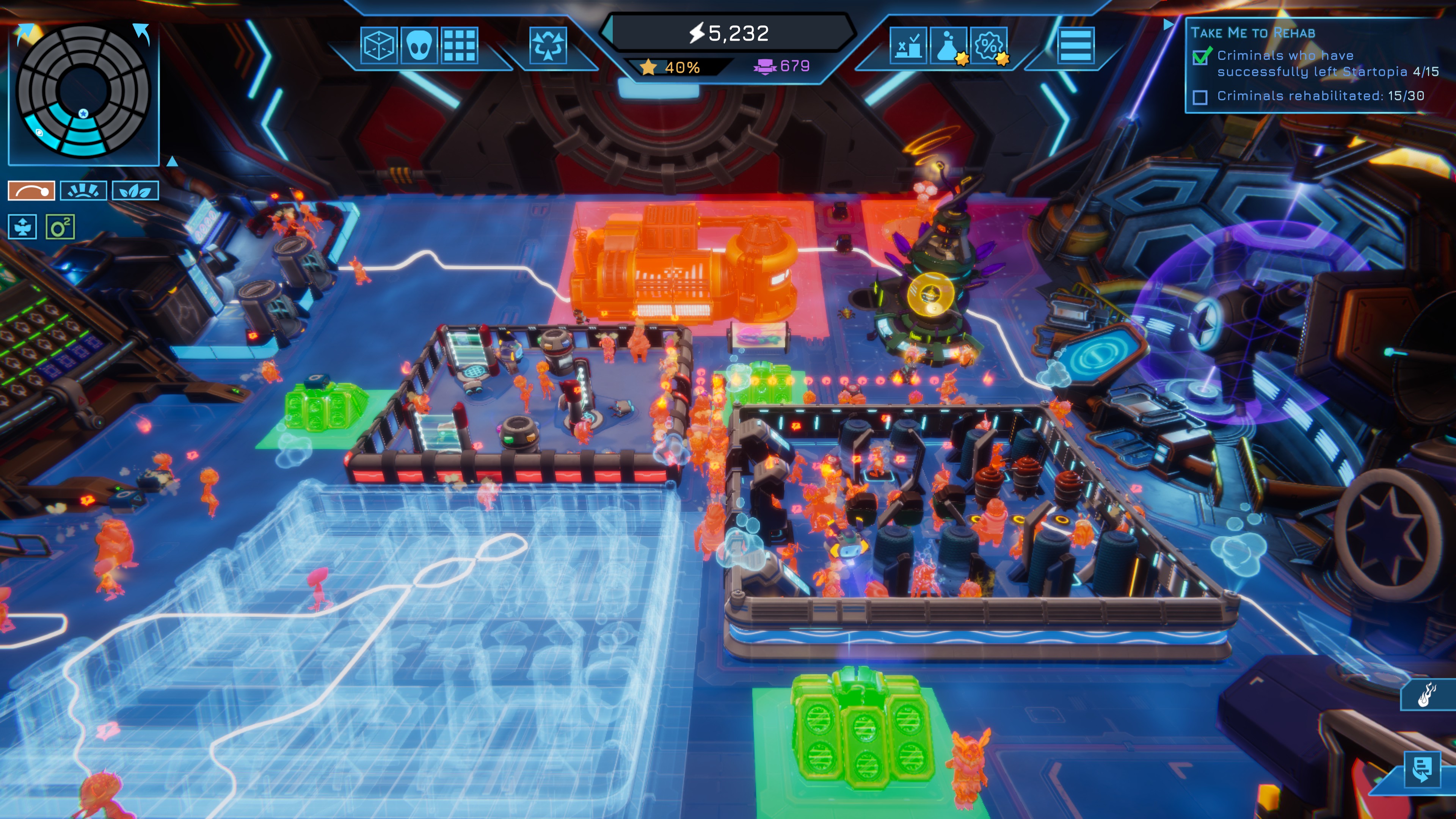Click the recycling arrows icon
Image resolution: width=1456 pixels, height=819 pixels.
(547, 45)
